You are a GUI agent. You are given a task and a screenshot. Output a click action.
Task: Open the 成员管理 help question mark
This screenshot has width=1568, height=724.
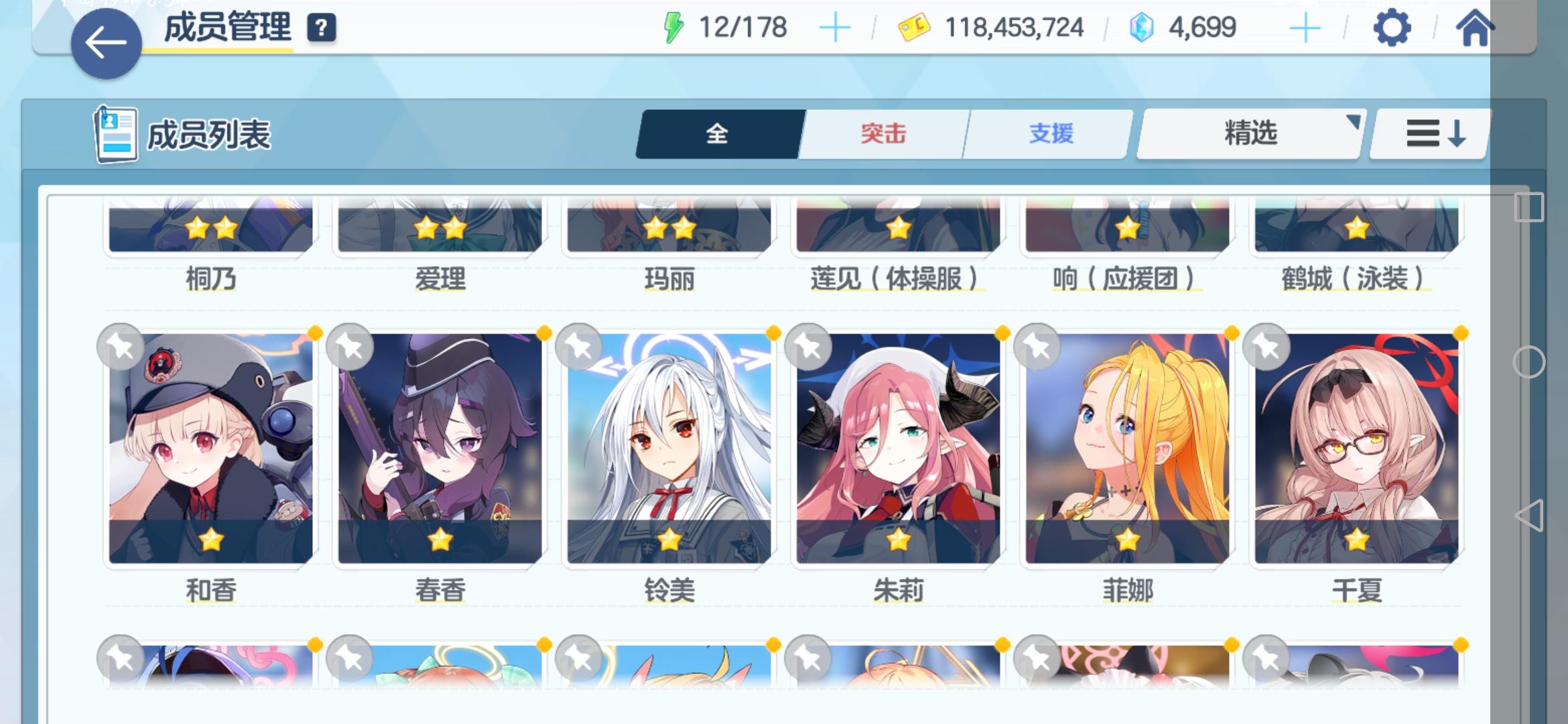322,28
